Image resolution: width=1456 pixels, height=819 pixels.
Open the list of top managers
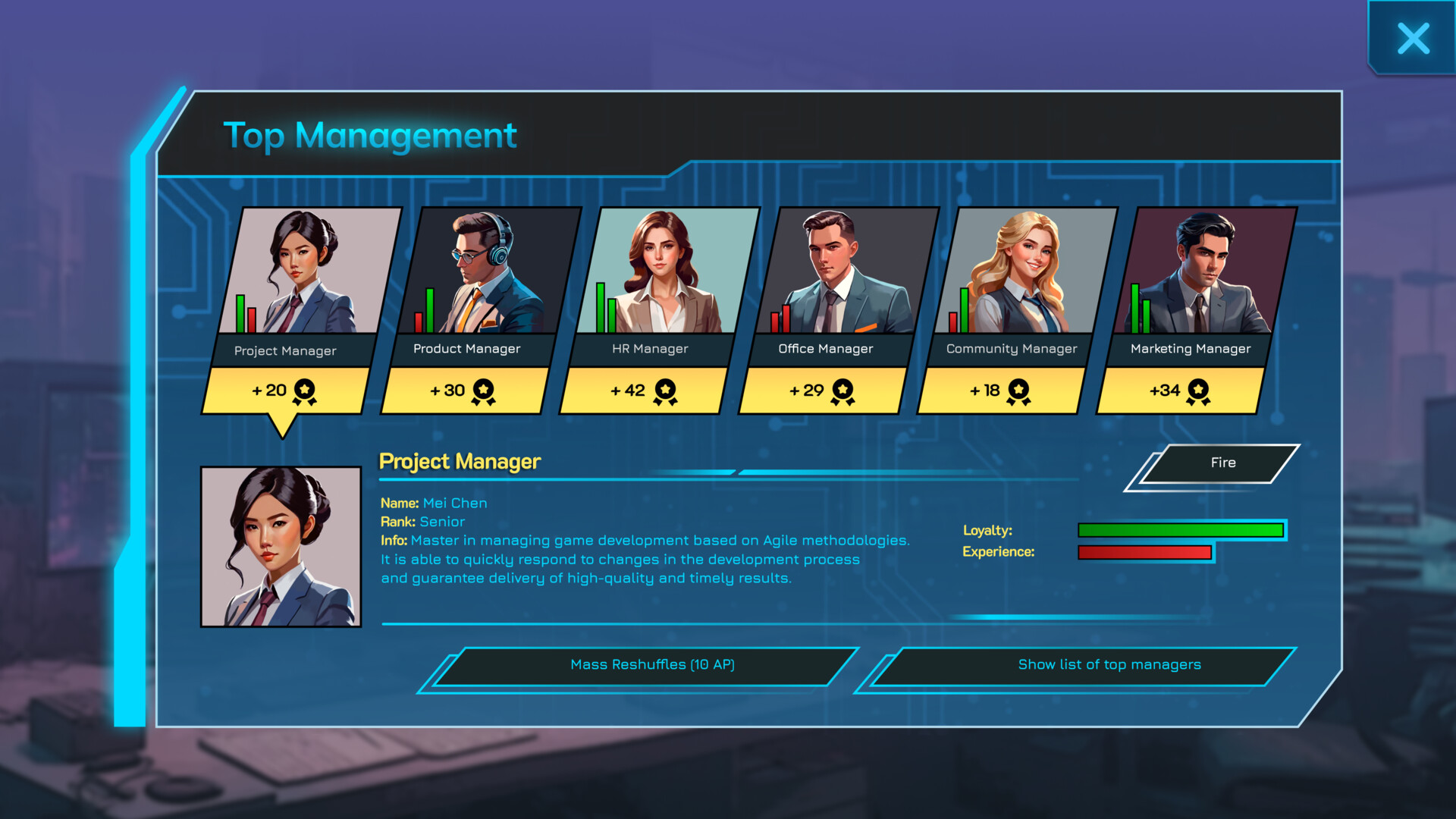[1109, 665]
